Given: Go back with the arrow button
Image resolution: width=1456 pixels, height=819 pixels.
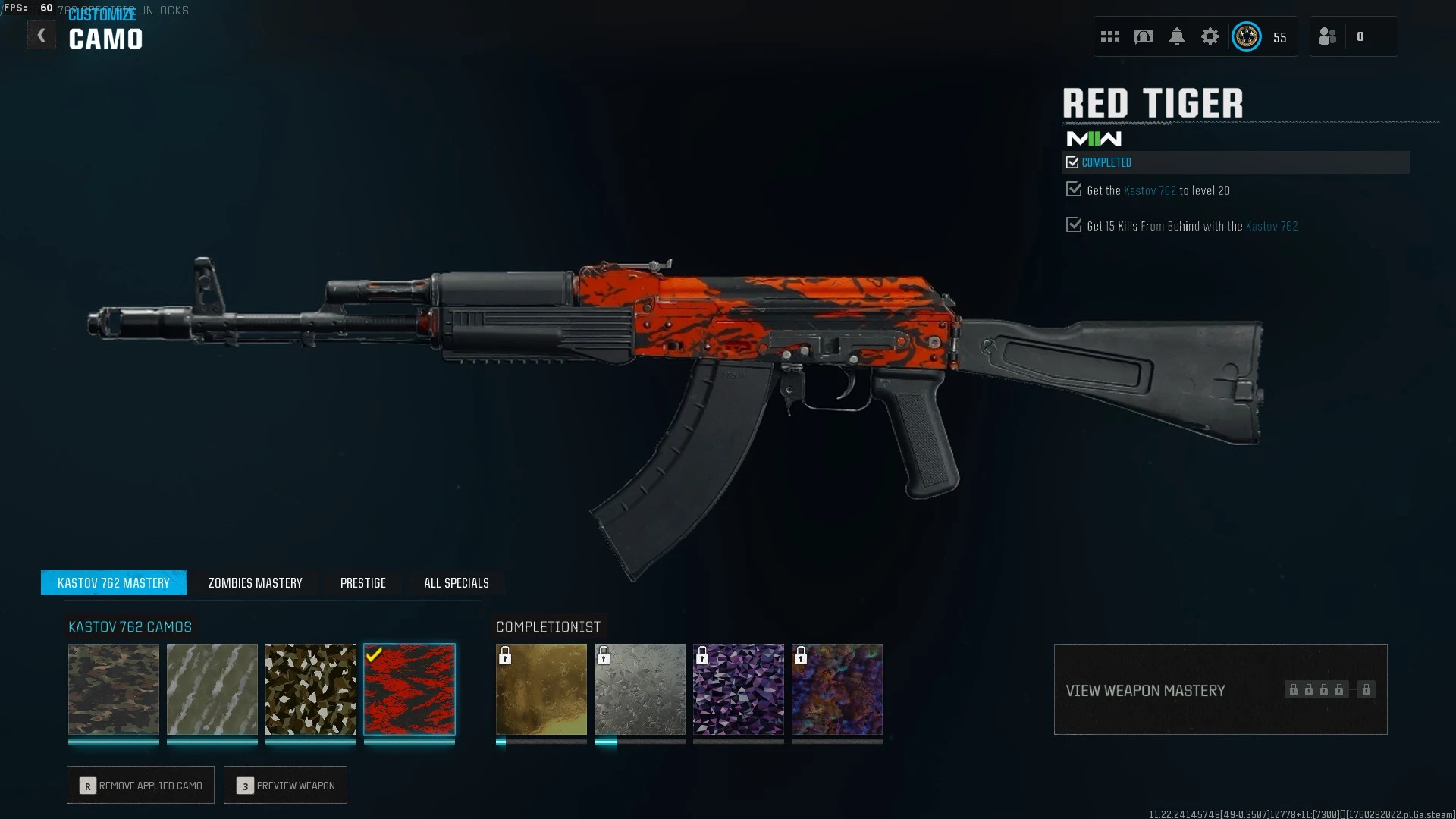Looking at the screenshot, I should 42,36.
